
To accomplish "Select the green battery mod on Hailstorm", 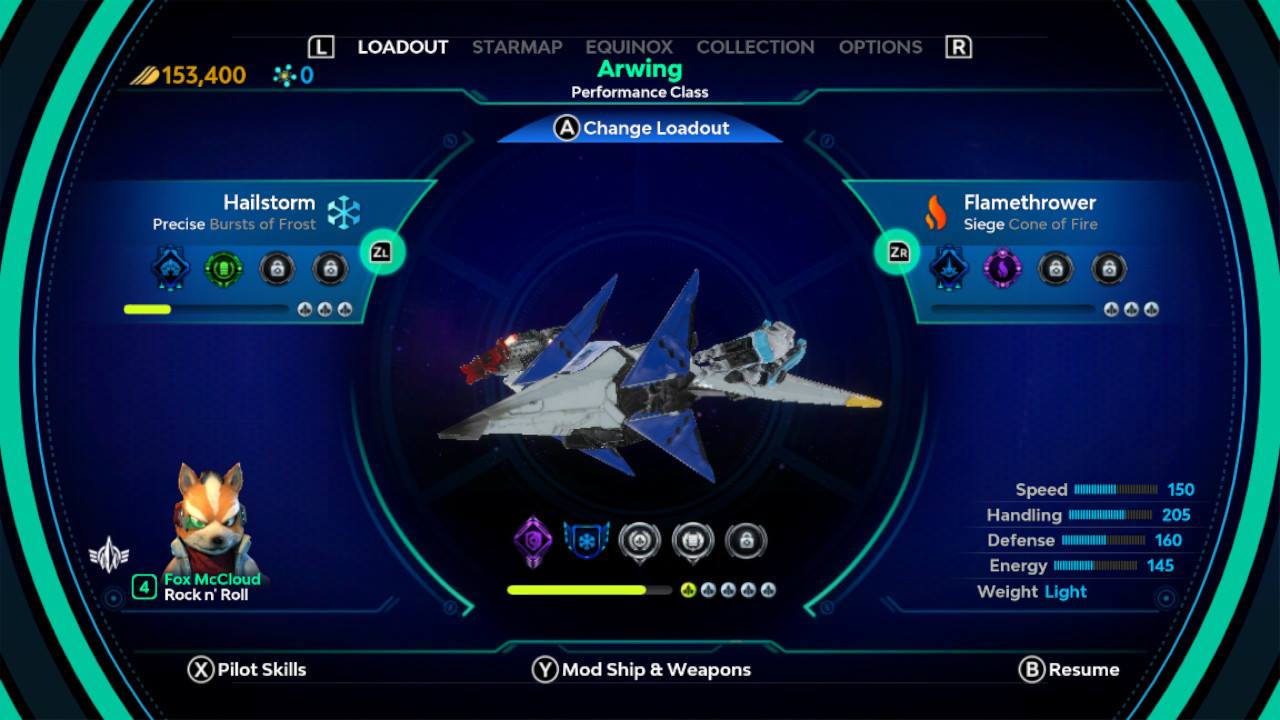I will click(223, 268).
